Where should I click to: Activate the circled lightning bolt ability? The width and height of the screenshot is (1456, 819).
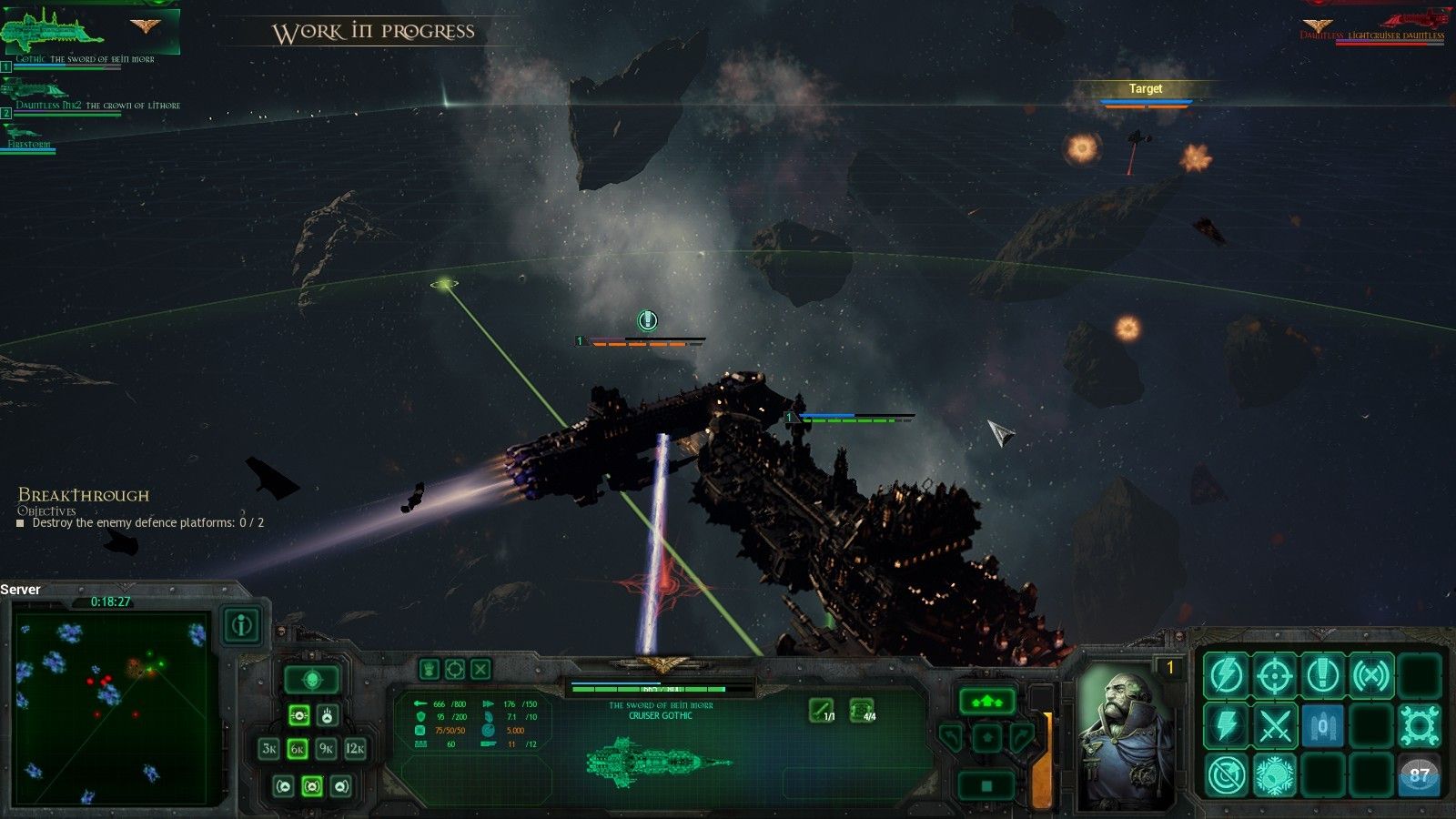pos(1226,675)
